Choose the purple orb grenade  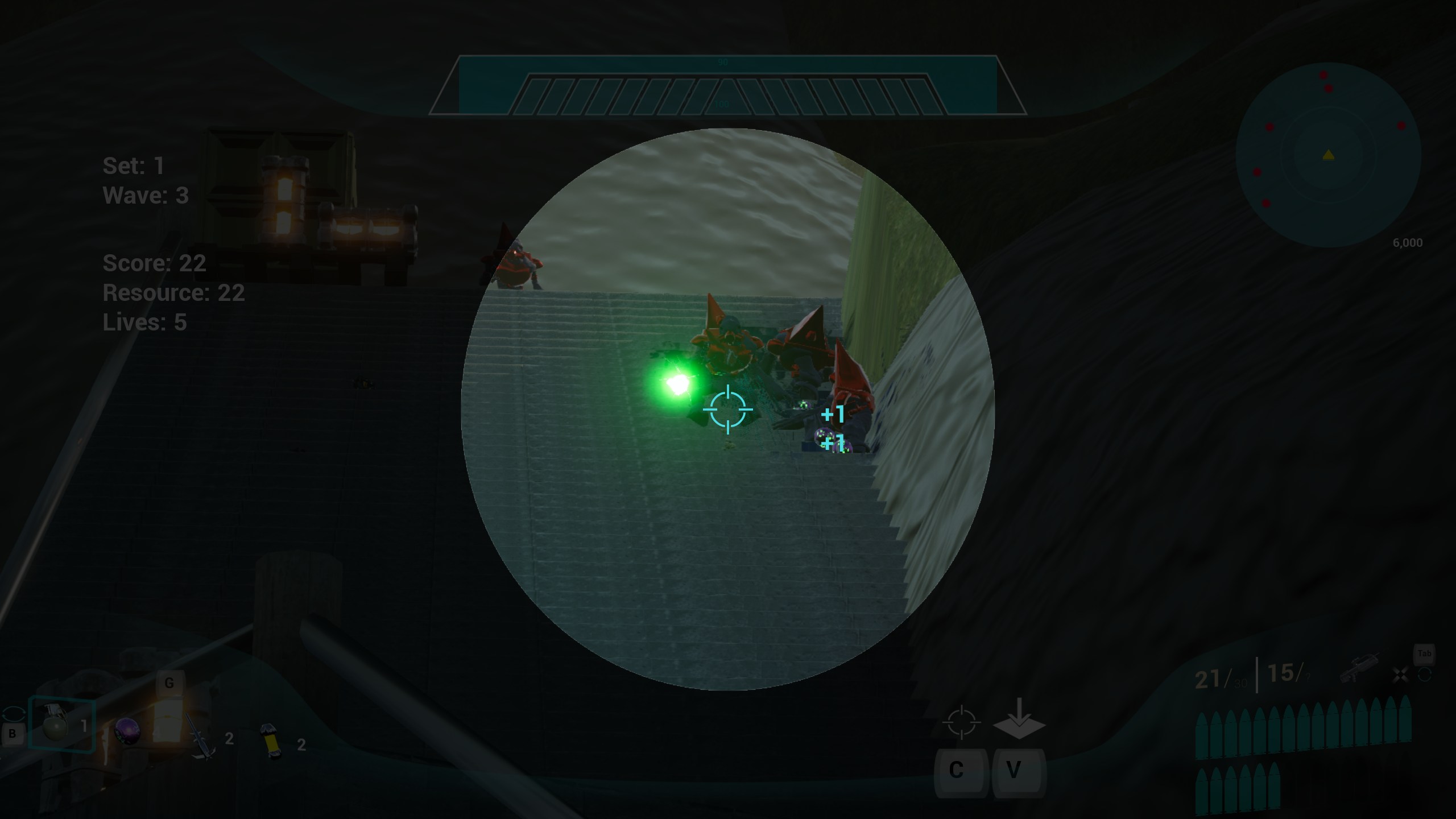point(126,731)
